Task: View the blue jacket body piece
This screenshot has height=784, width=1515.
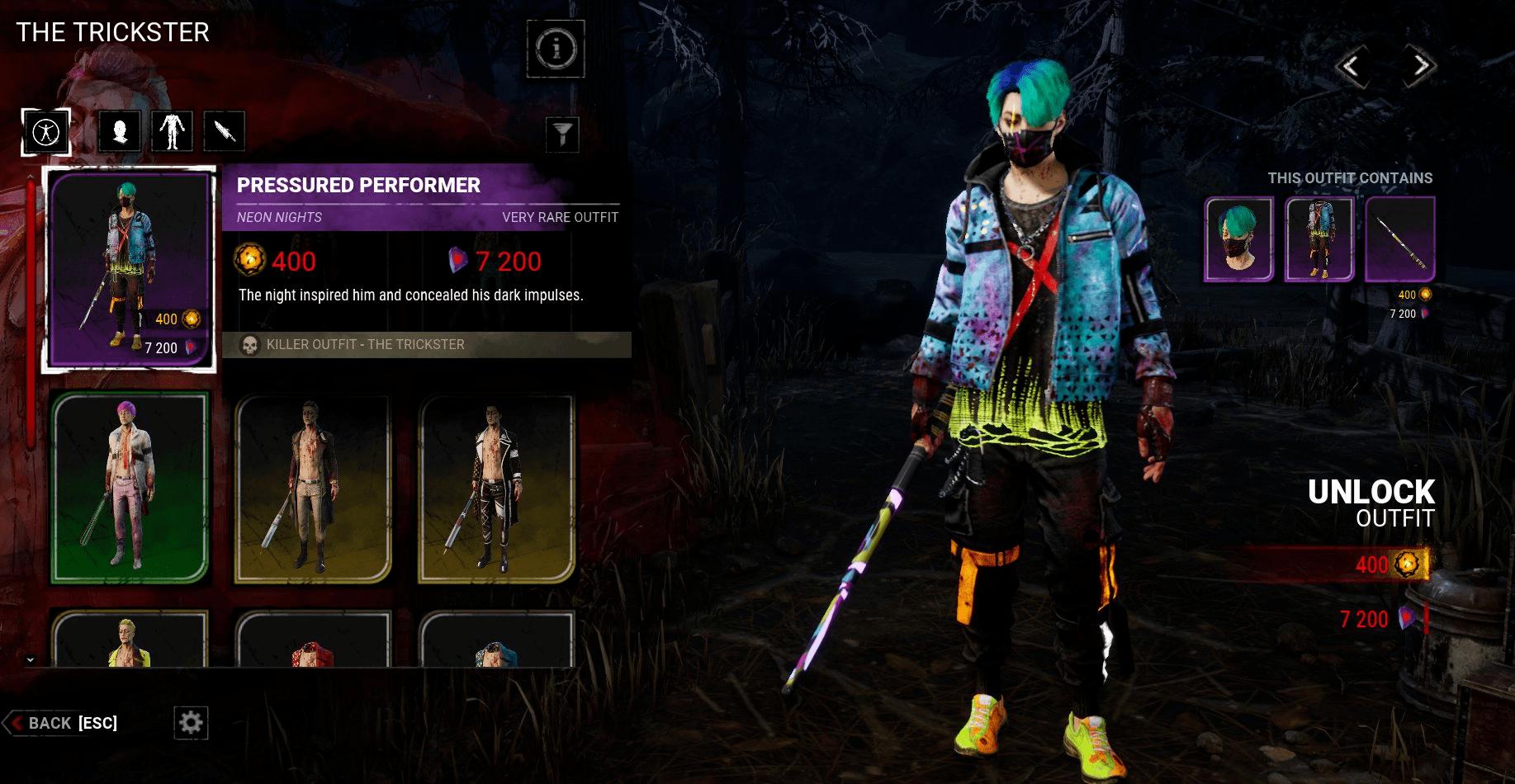Action: [x=1319, y=239]
